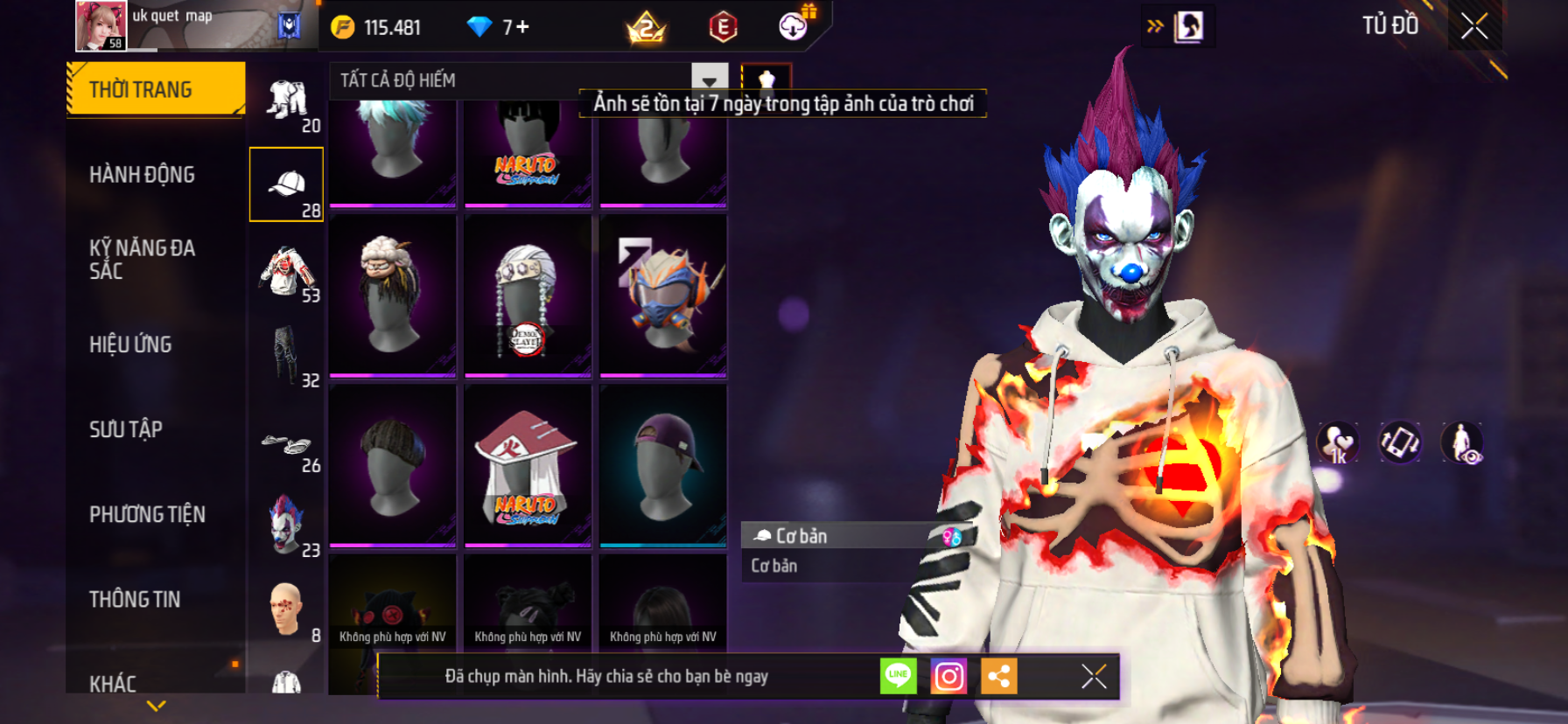Select the Kỹ Năng Đa Sắc tab

point(142,260)
